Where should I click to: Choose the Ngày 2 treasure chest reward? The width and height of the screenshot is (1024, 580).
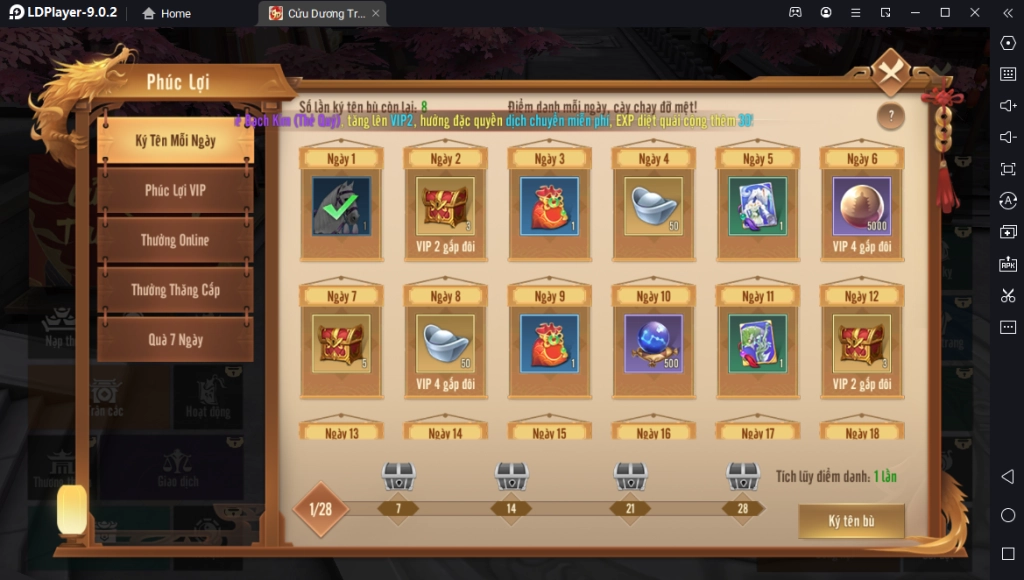click(445, 206)
